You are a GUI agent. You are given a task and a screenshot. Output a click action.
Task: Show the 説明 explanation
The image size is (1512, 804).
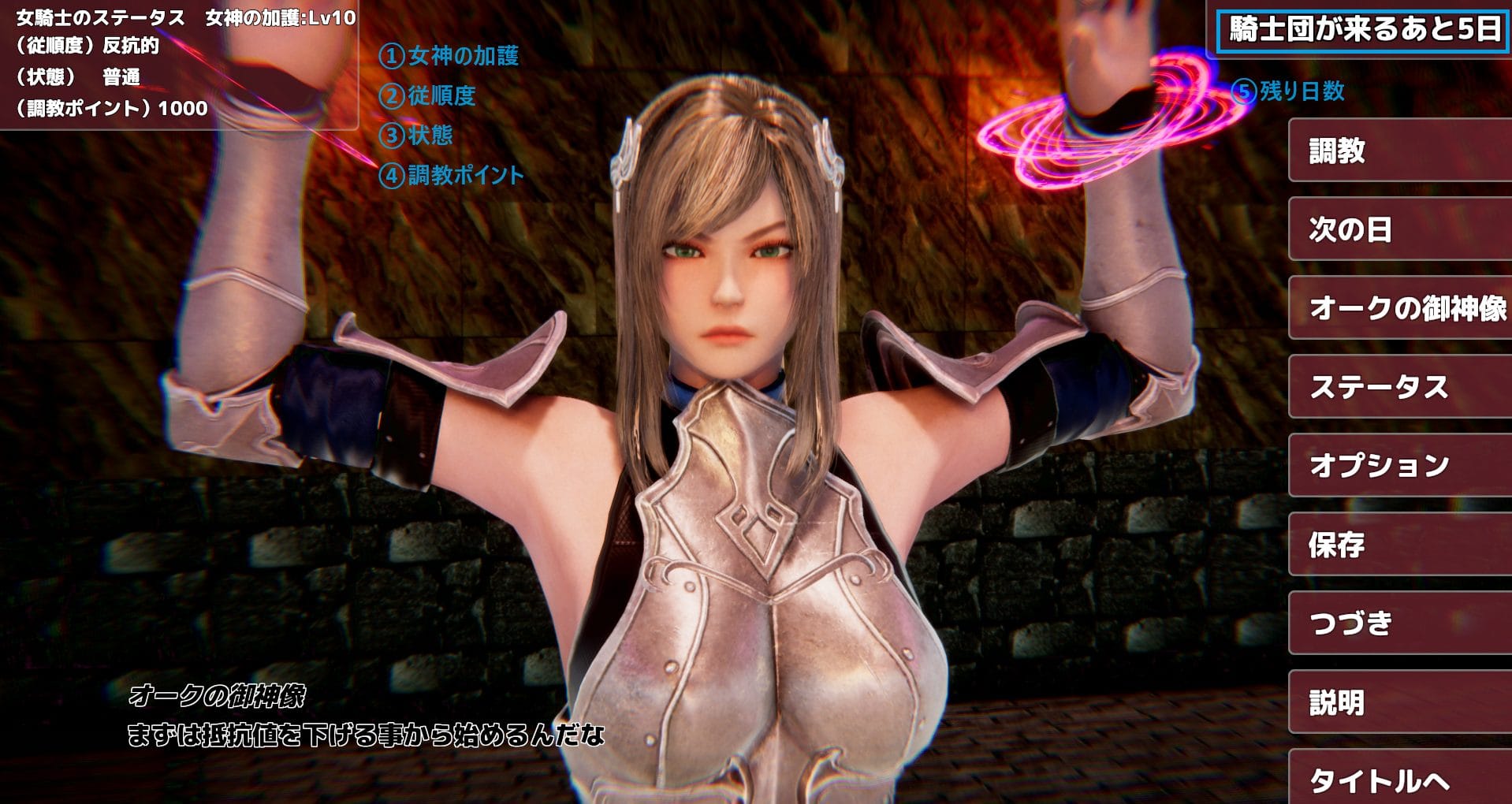pyautogui.click(x=1399, y=702)
